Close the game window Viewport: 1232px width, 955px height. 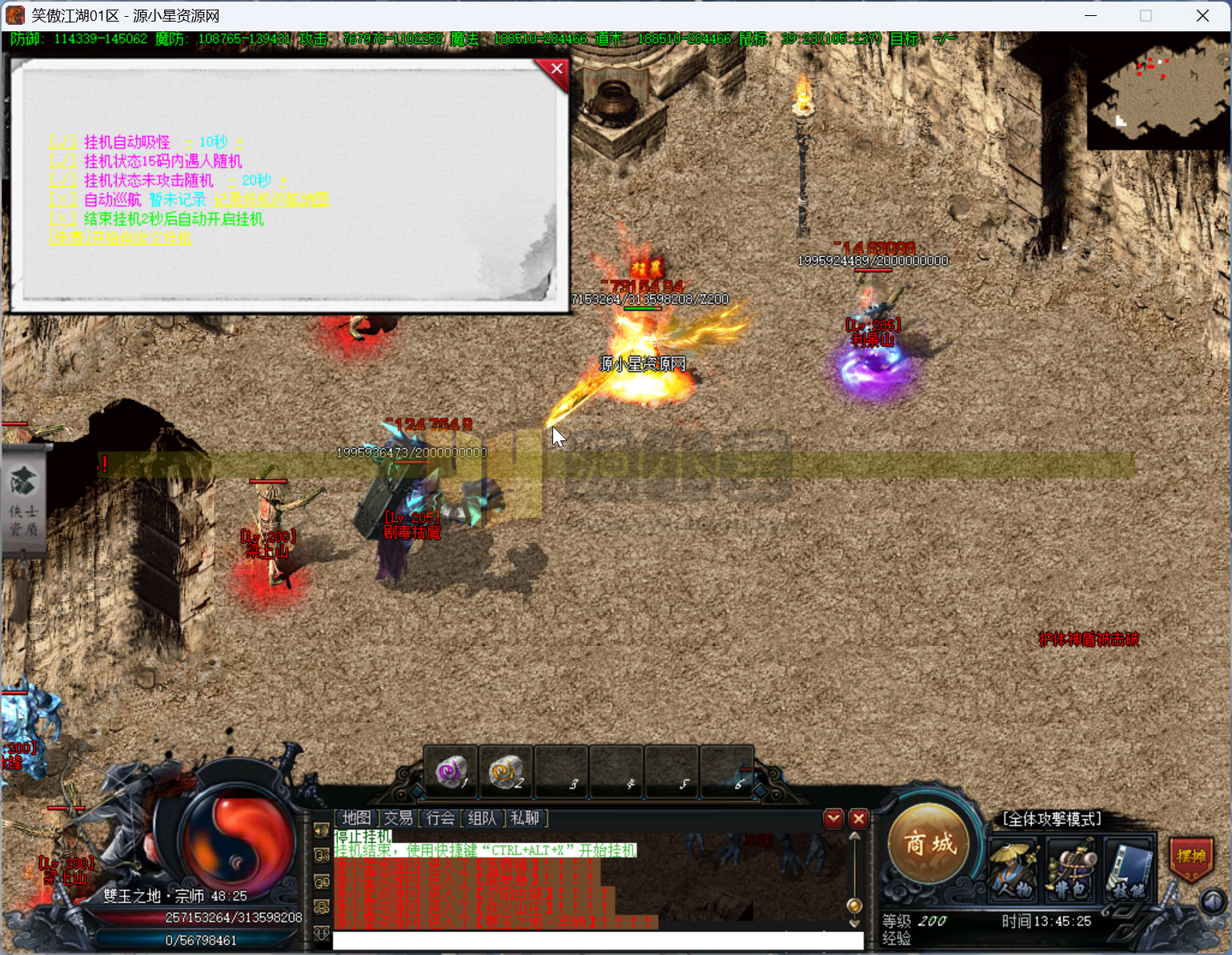coord(1202,16)
